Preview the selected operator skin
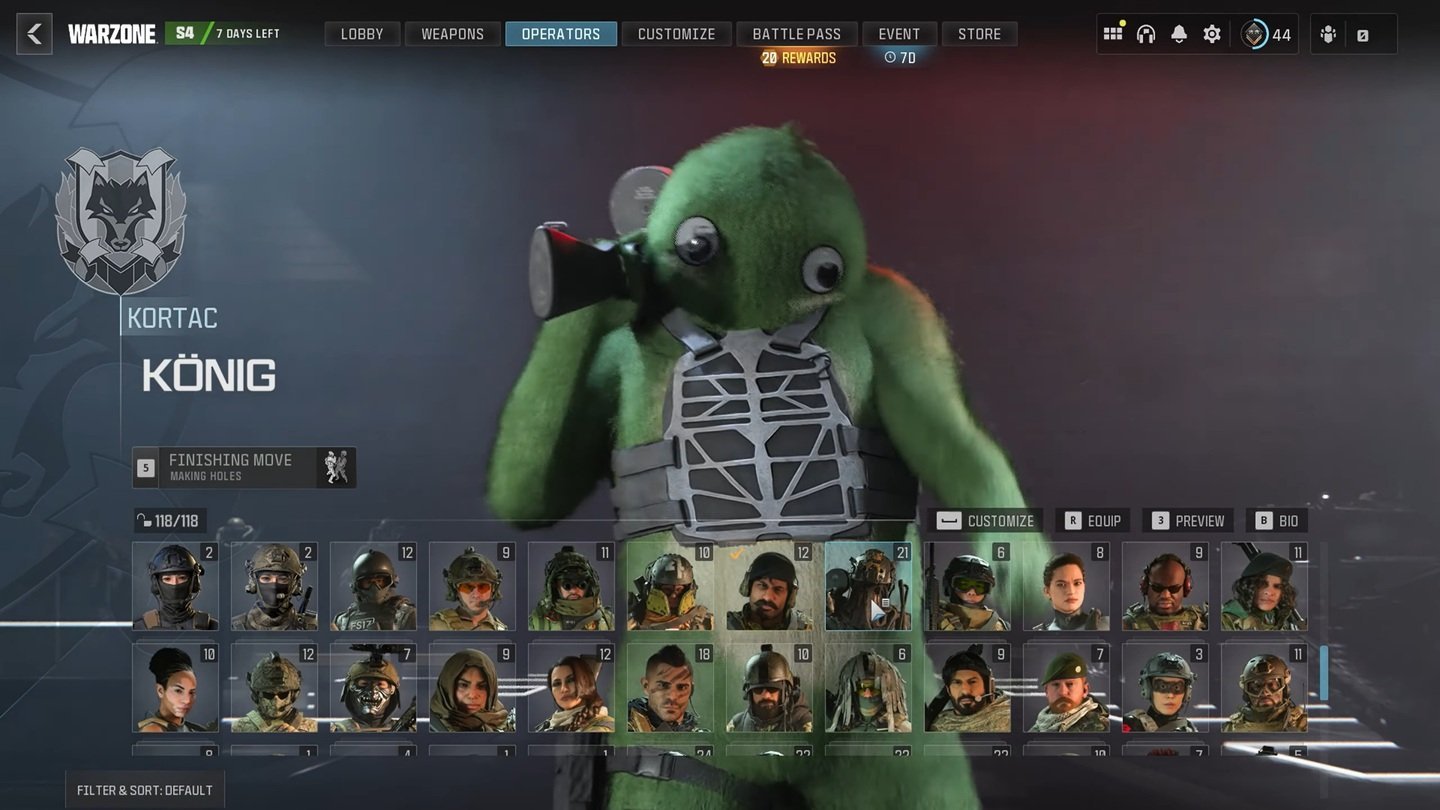 1188,521
